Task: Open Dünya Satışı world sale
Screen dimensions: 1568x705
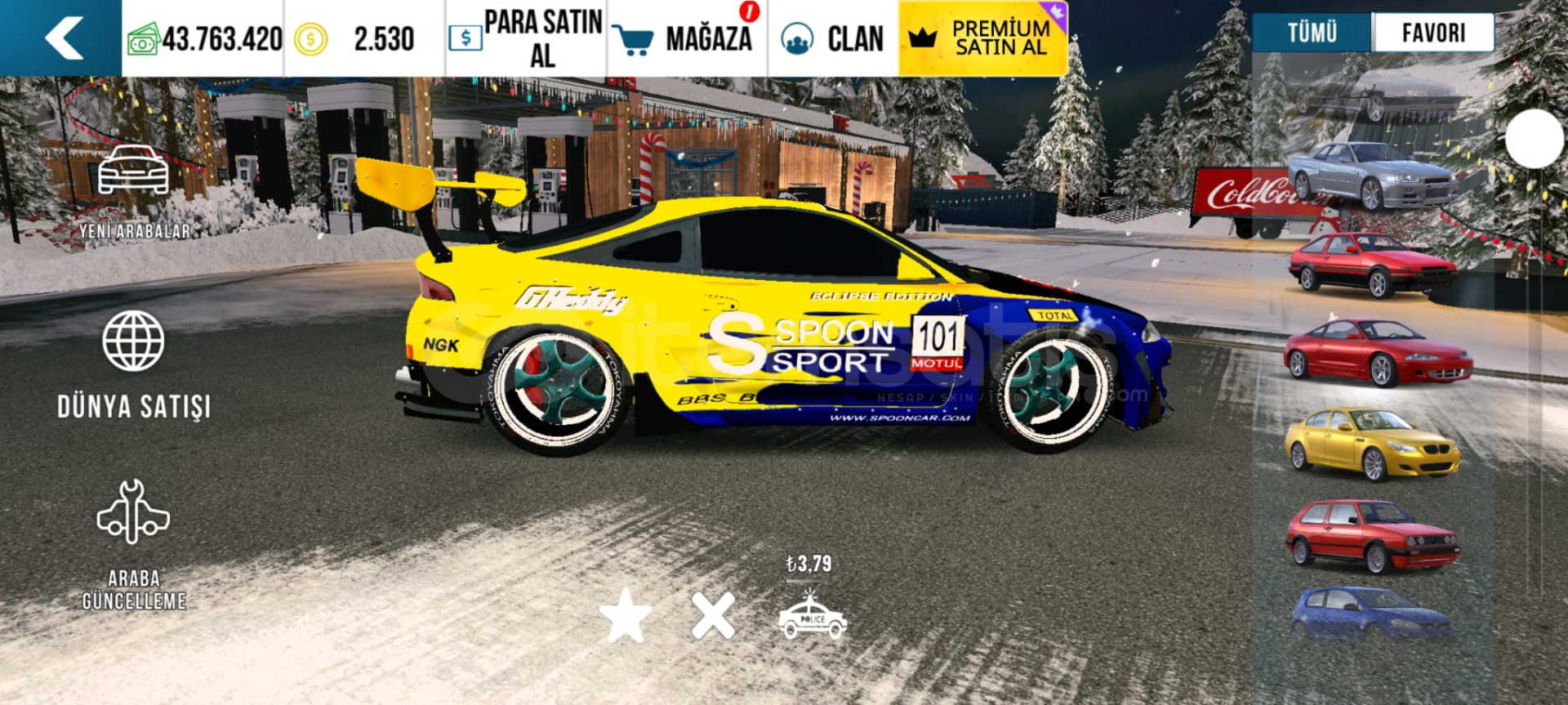Action: pos(134,364)
